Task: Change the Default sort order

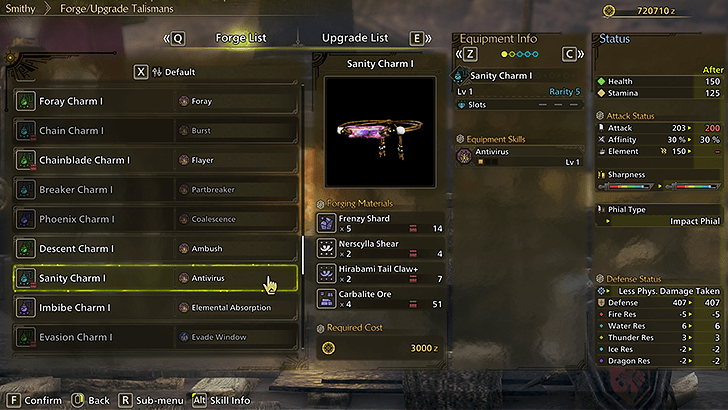Action: coord(172,72)
